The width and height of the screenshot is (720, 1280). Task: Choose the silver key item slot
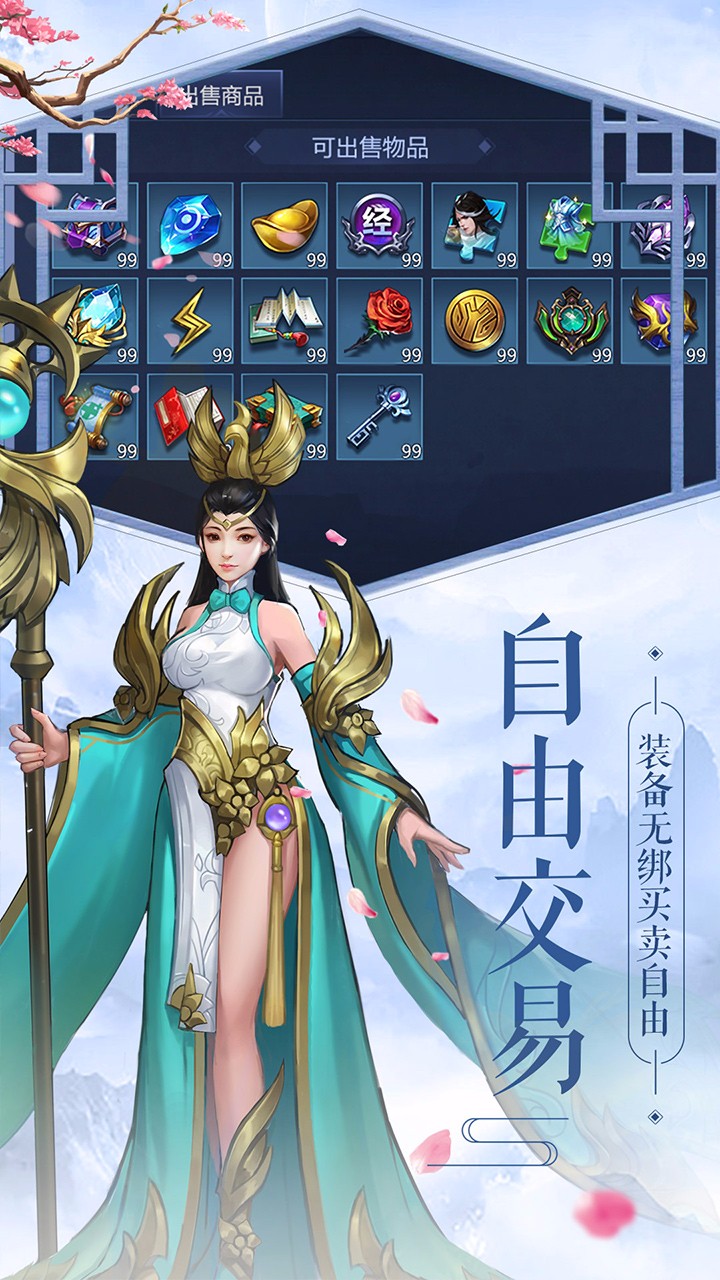click(x=379, y=416)
